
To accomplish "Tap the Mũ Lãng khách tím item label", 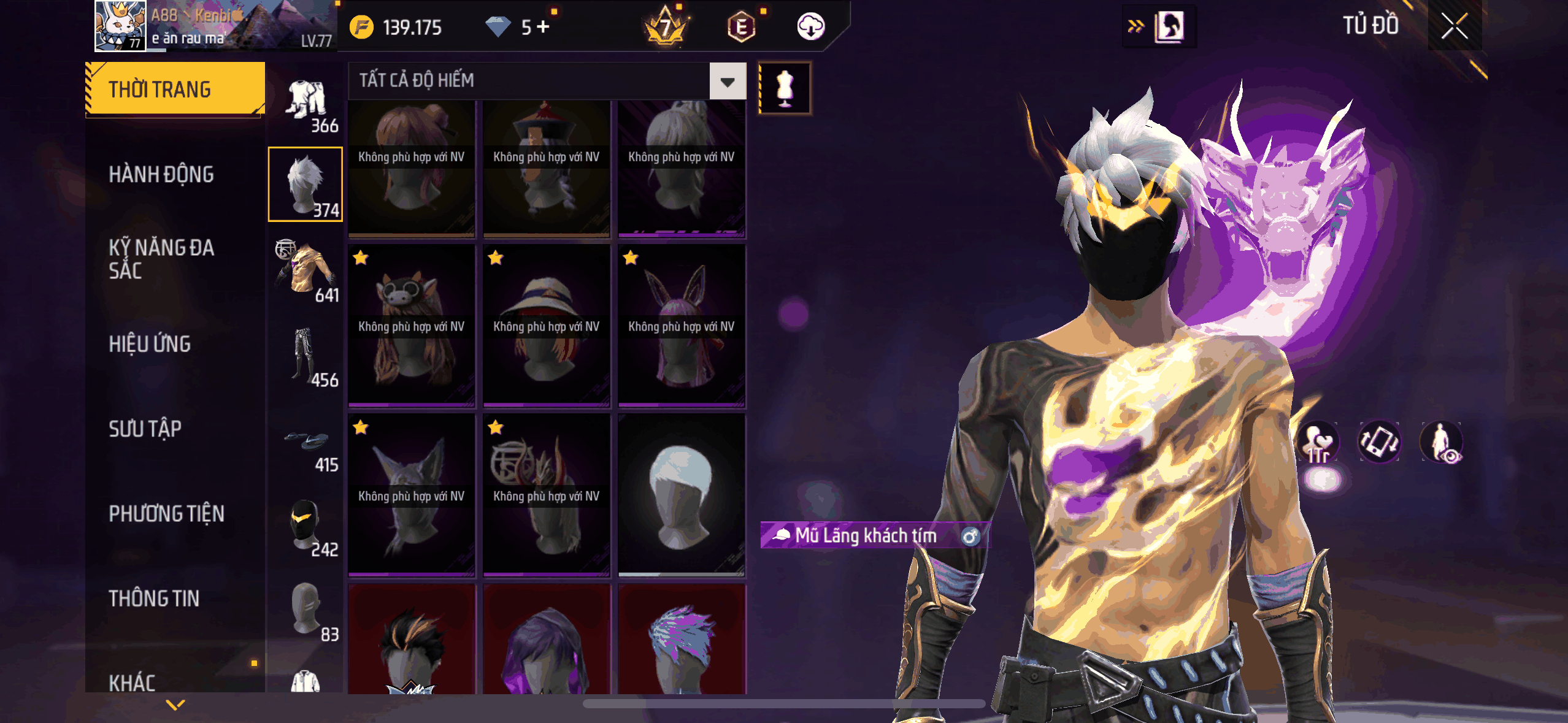I will pyautogui.click(x=866, y=535).
